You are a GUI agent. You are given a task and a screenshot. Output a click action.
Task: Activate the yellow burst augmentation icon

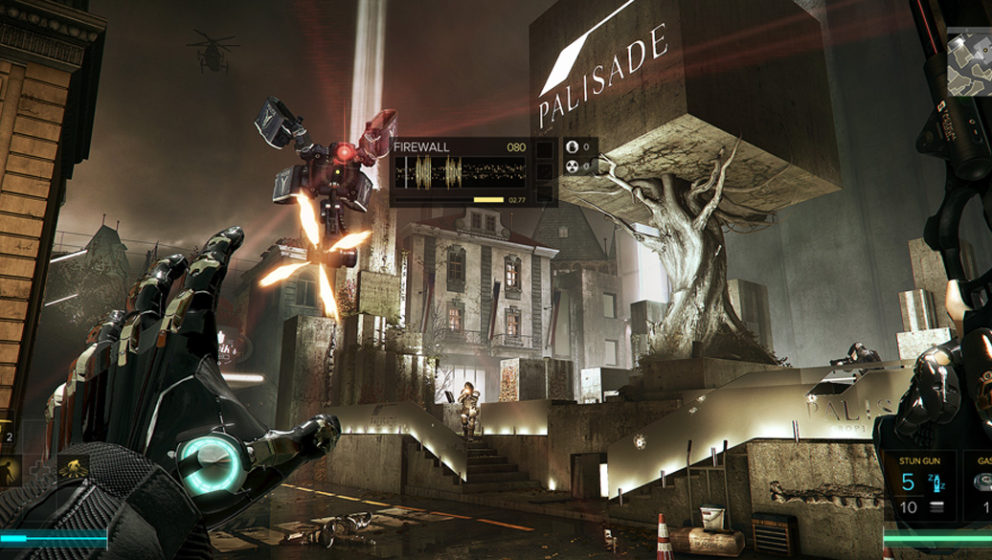pyautogui.click(x=72, y=467)
